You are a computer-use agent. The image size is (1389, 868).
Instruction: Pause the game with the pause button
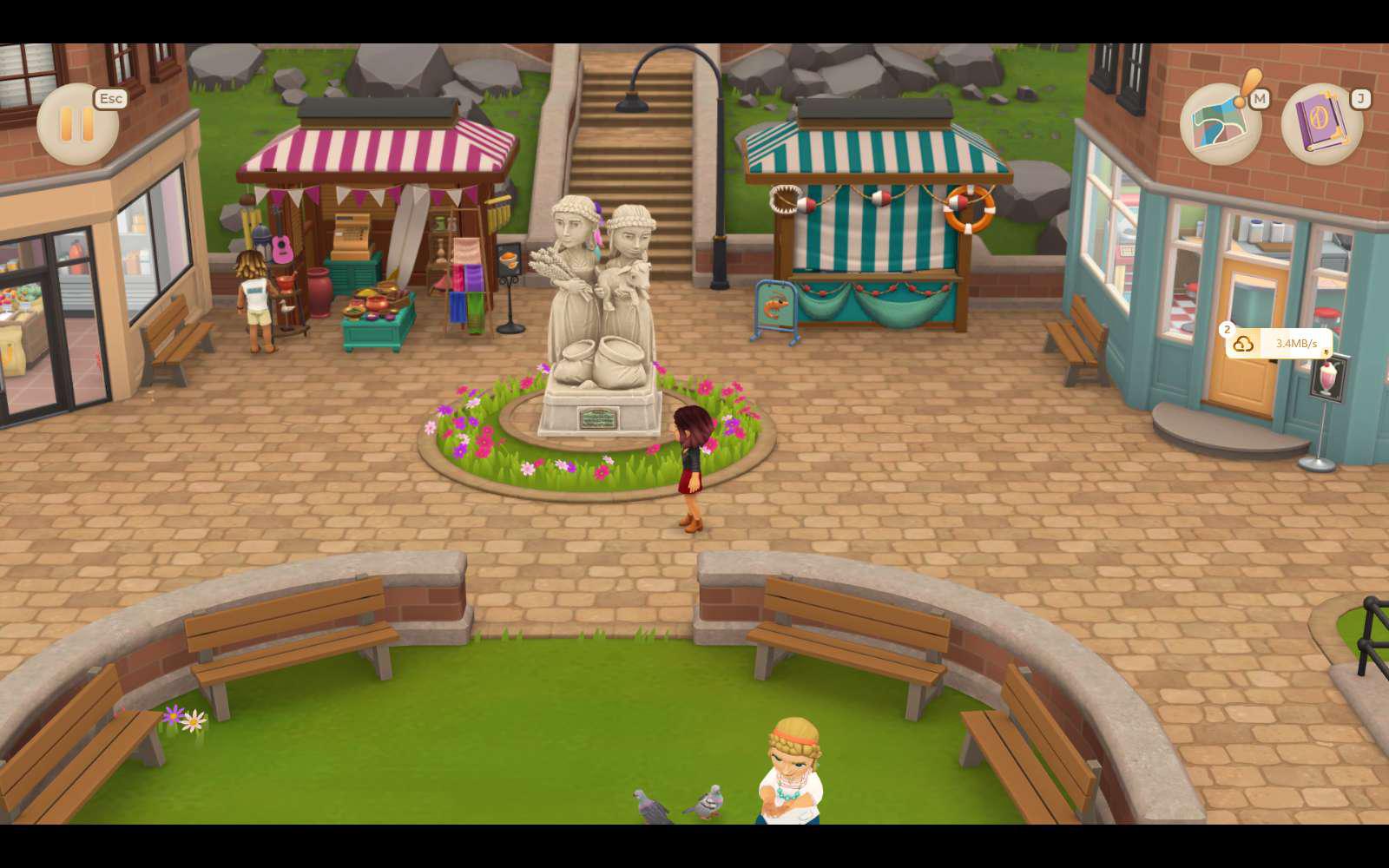pos(77,124)
